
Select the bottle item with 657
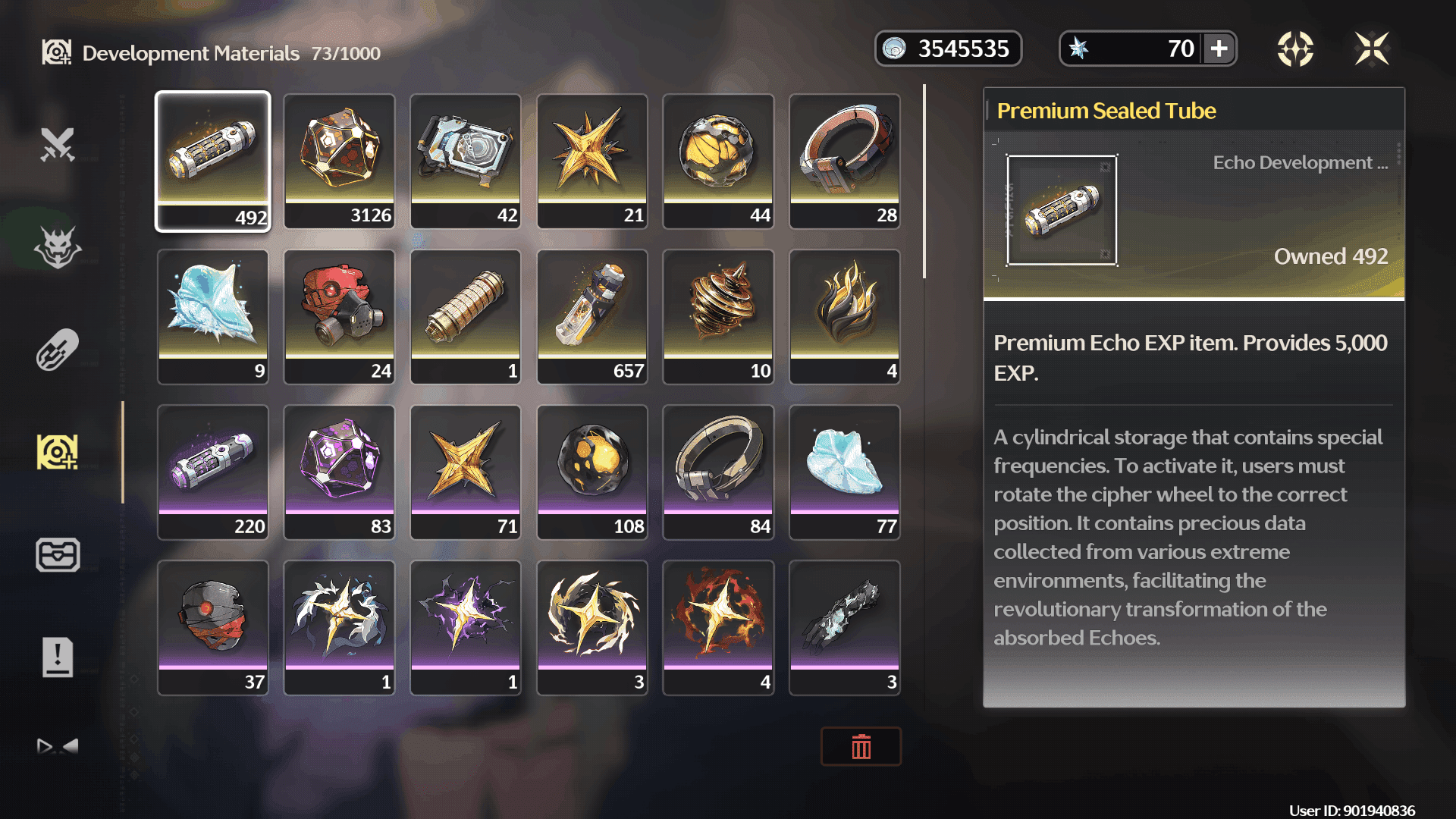(x=592, y=316)
